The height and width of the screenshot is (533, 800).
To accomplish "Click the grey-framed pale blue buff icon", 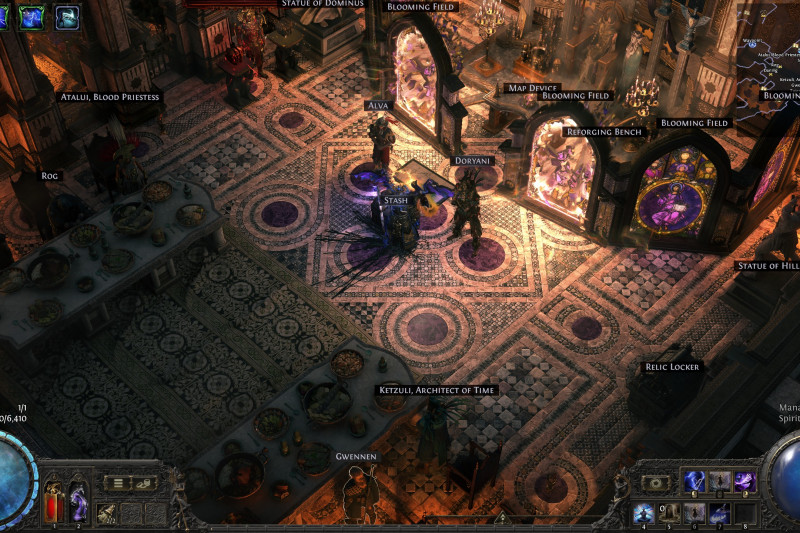I will [67, 16].
